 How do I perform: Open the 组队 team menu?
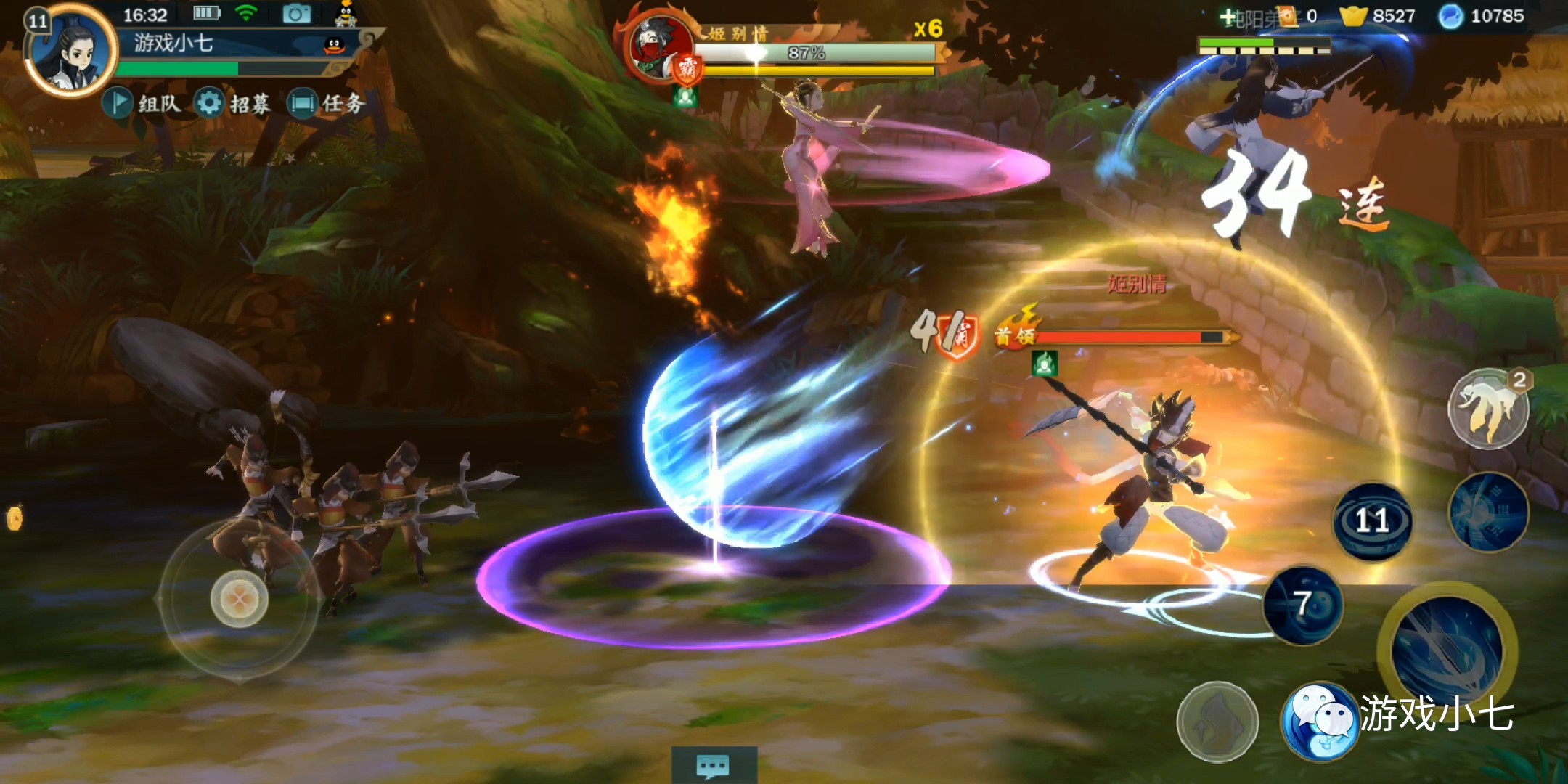(142, 103)
